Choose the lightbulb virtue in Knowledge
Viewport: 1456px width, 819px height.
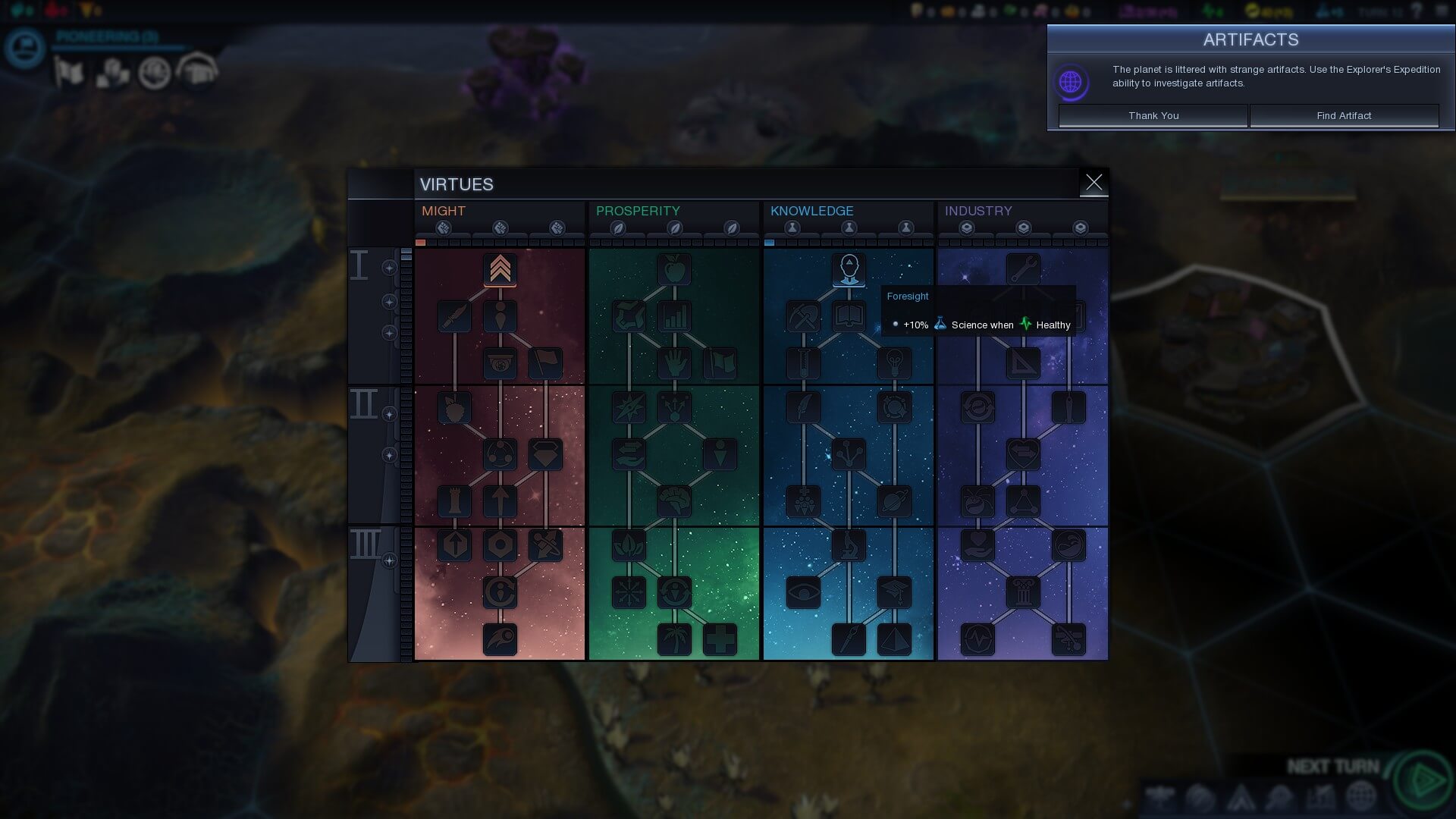click(x=894, y=362)
